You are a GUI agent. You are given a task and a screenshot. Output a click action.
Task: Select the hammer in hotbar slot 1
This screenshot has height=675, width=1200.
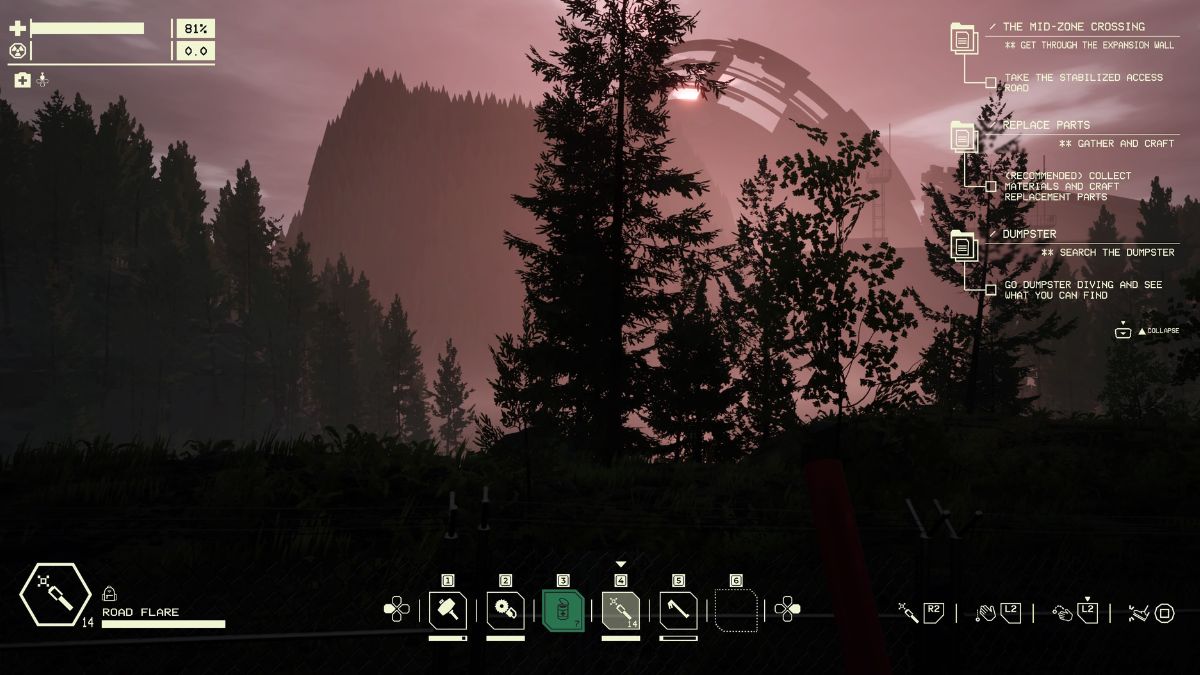(447, 609)
